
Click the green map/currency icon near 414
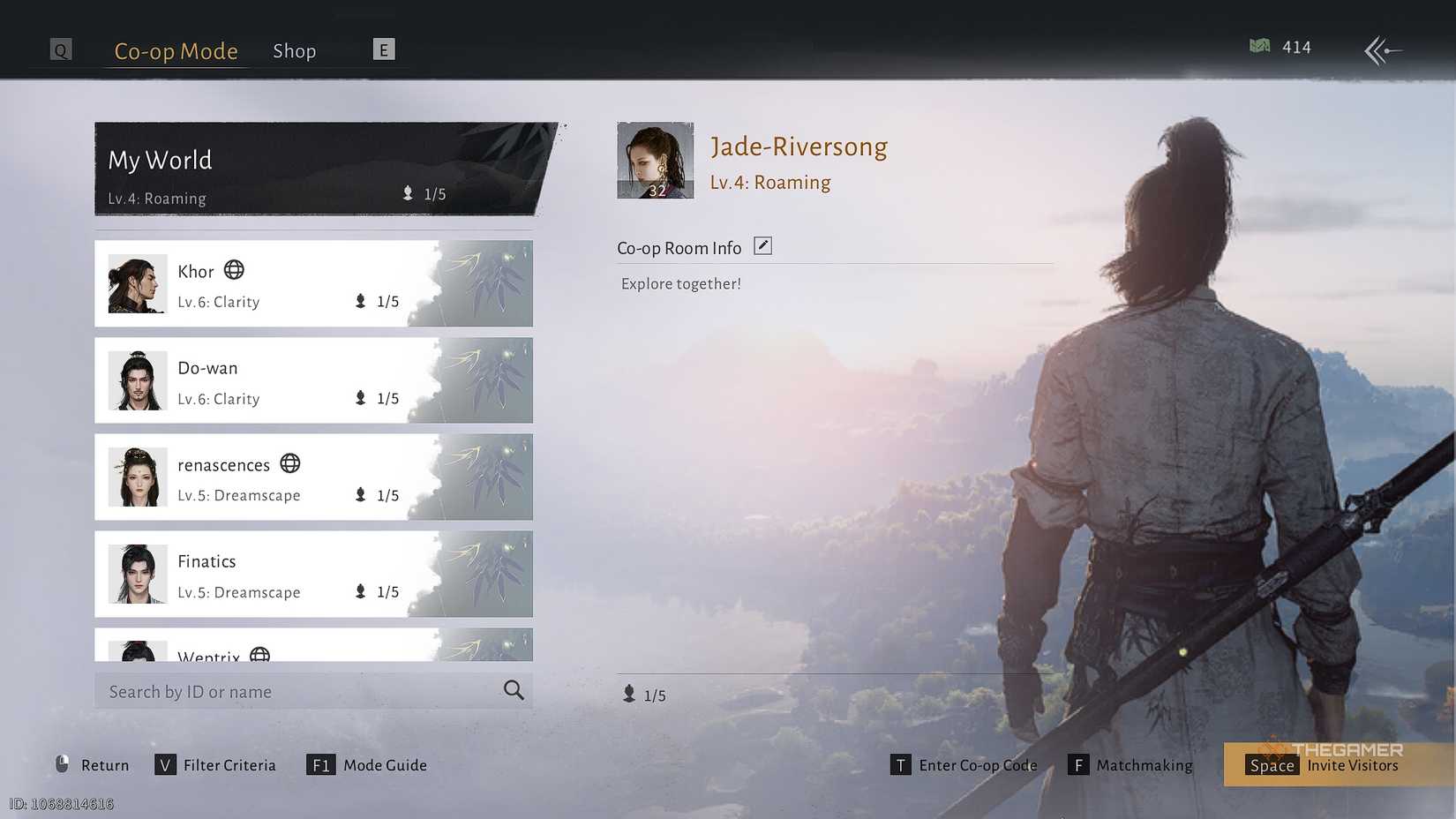pyautogui.click(x=1260, y=47)
